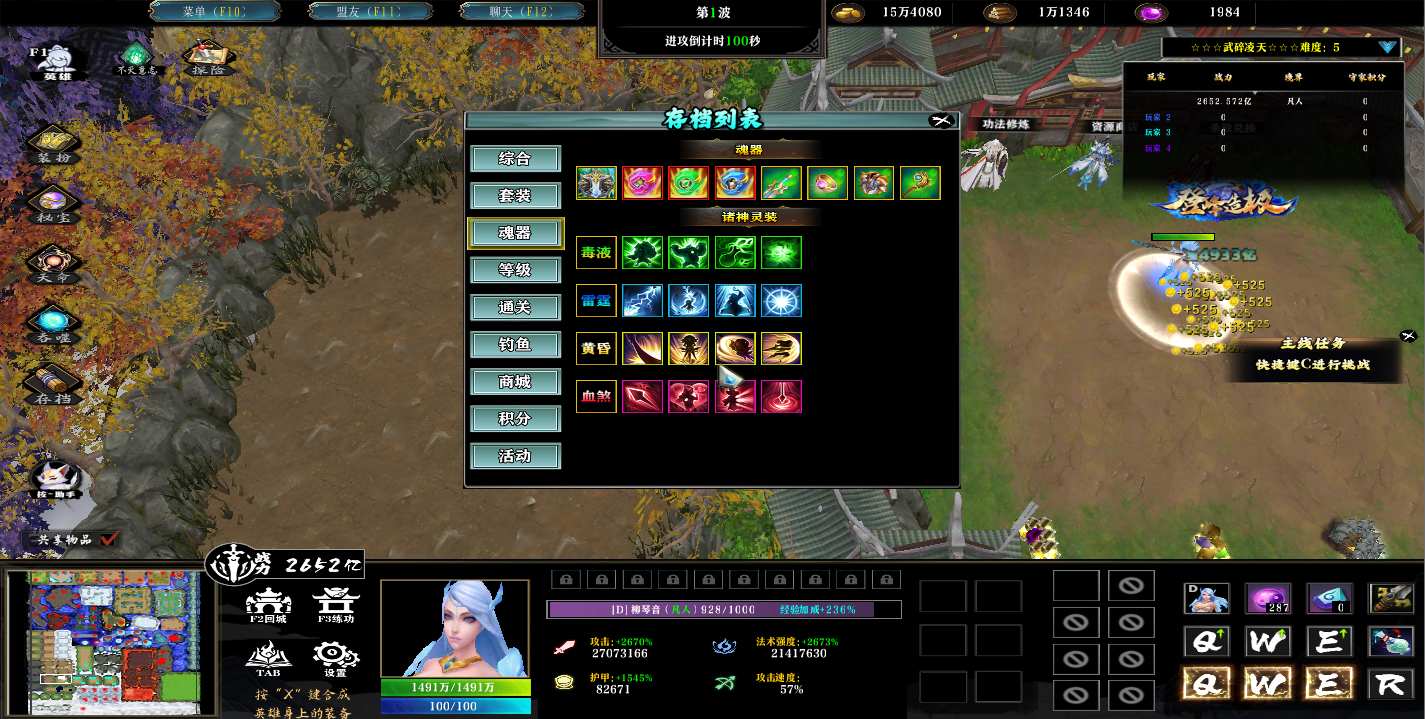Open the 商城 shop tab
1425x719 pixels.
click(x=515, y=382)
